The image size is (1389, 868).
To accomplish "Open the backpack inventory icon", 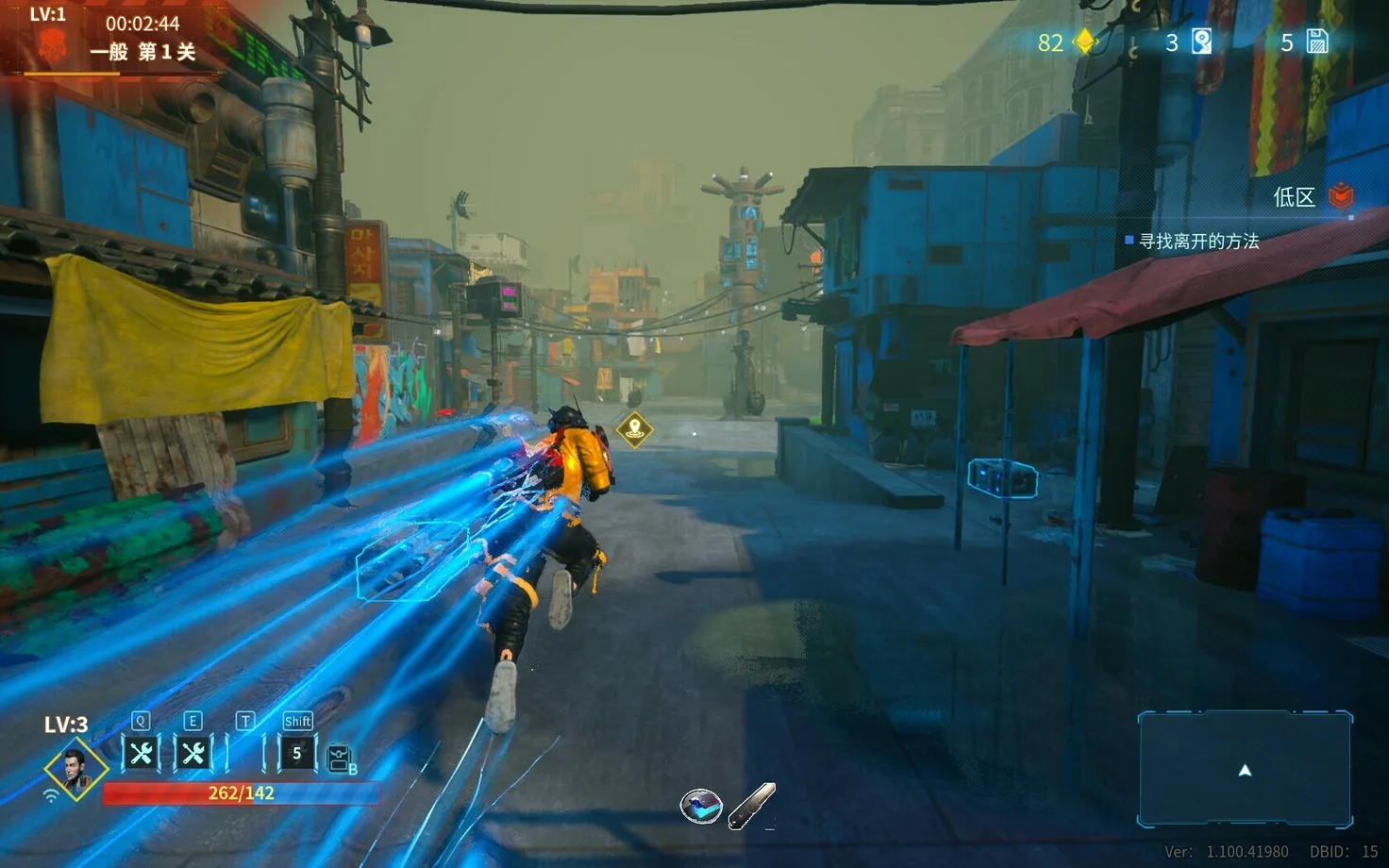I will (x=340, y=759).
